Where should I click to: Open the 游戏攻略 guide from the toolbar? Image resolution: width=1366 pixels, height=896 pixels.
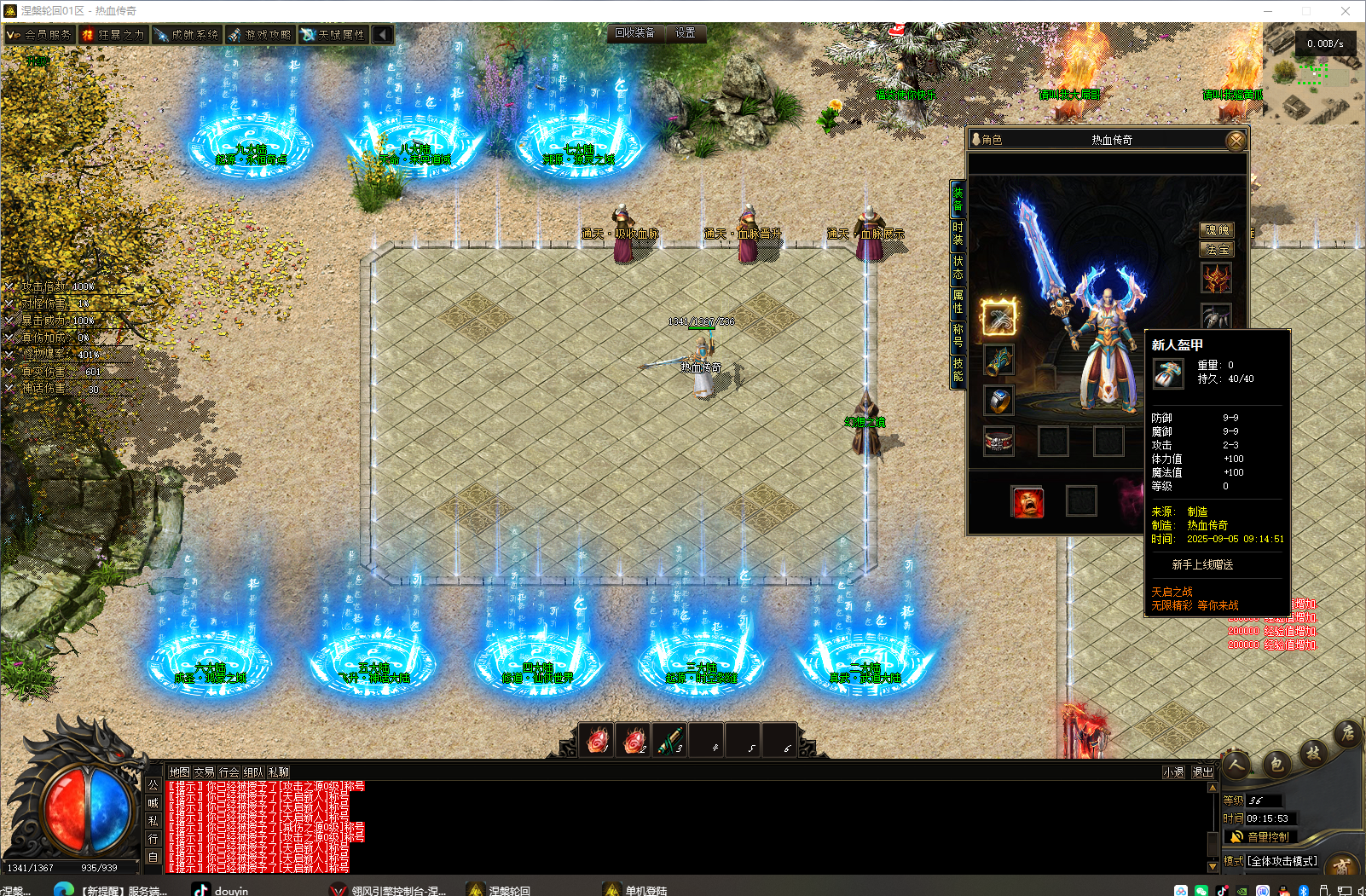coord(260,34)
